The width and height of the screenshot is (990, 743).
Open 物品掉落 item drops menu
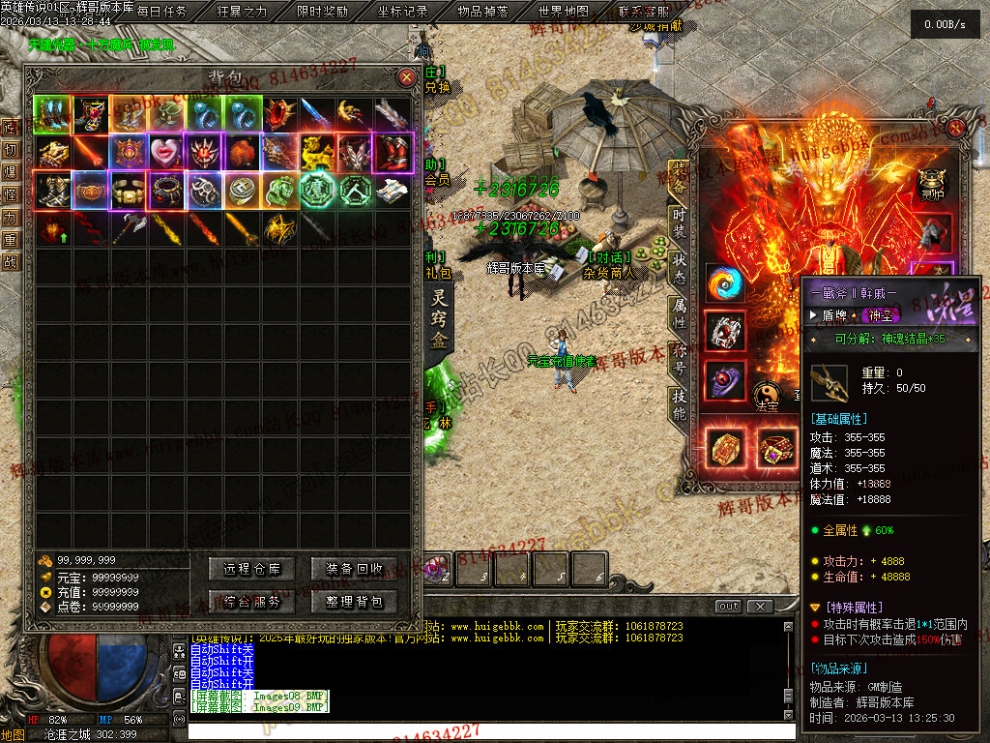click(483, 12)
